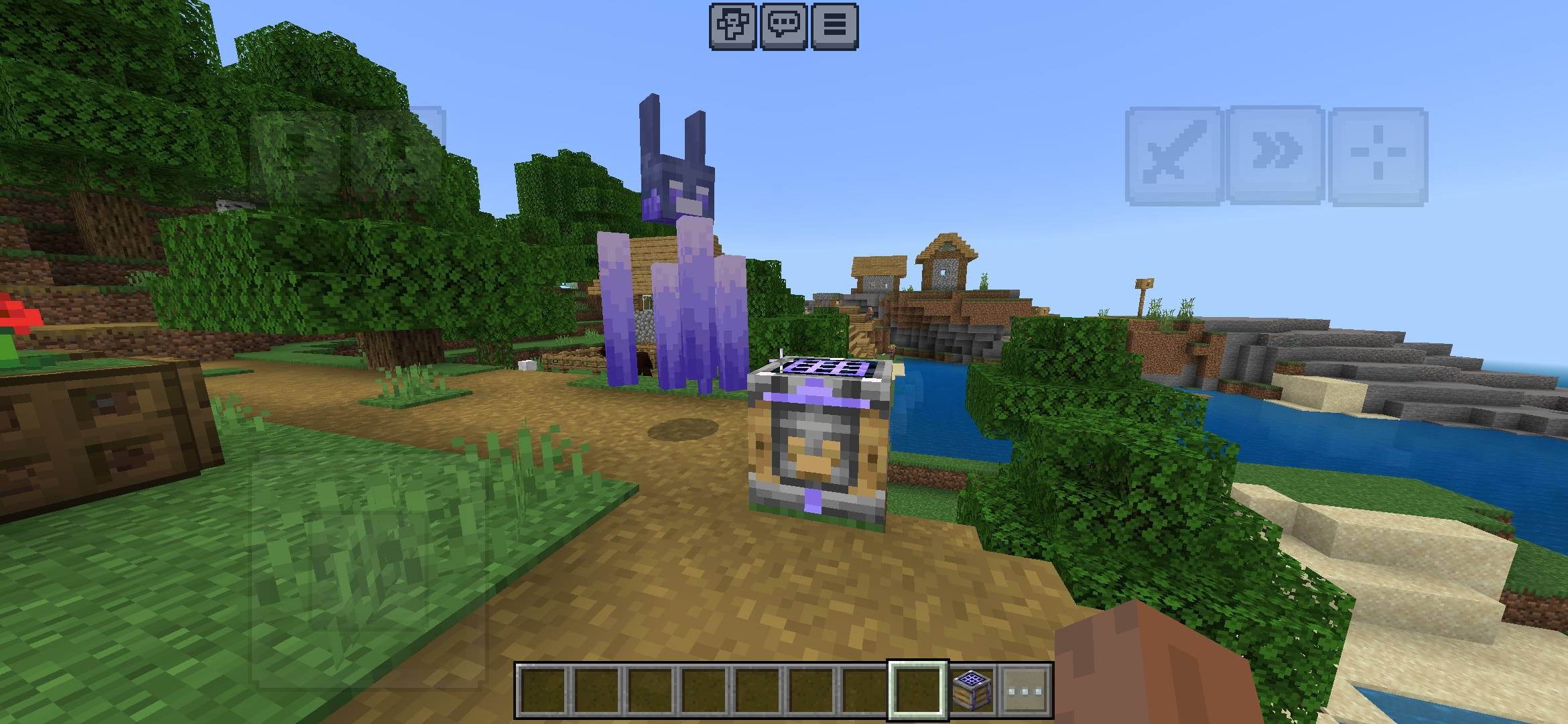Image resolution: width=1568 pixels, height=724 pixels.
Task: Switch attack mode using the sword button
Action: pyautogui.click(x=1177, y=152)
